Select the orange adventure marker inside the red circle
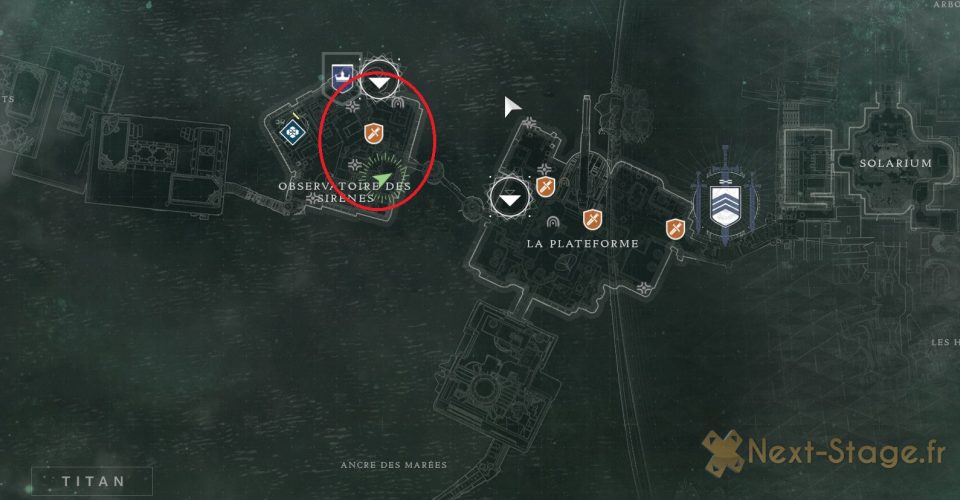Viewport: 960px width, 500px height. click(x=373, y=132)
